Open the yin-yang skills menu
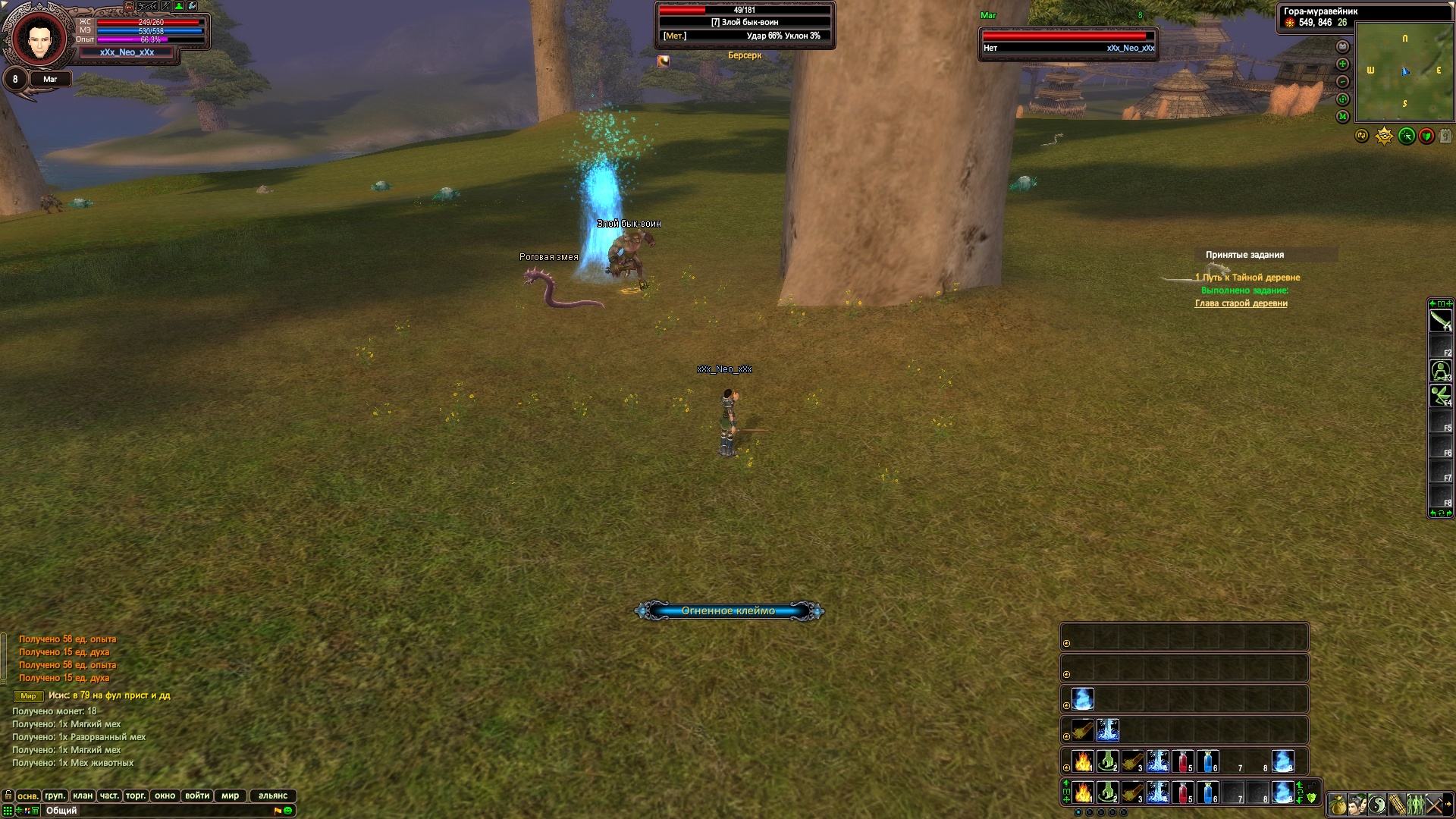 tap(1377, 805)
